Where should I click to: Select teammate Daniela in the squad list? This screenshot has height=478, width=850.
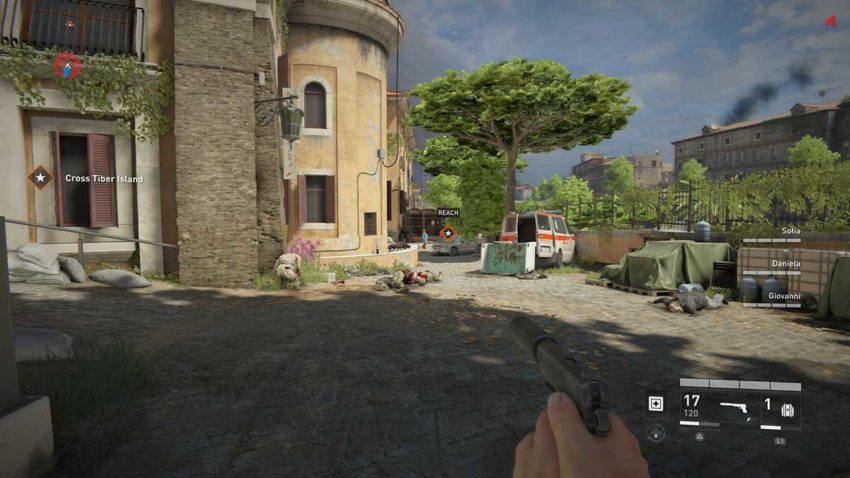click(784, 264)
